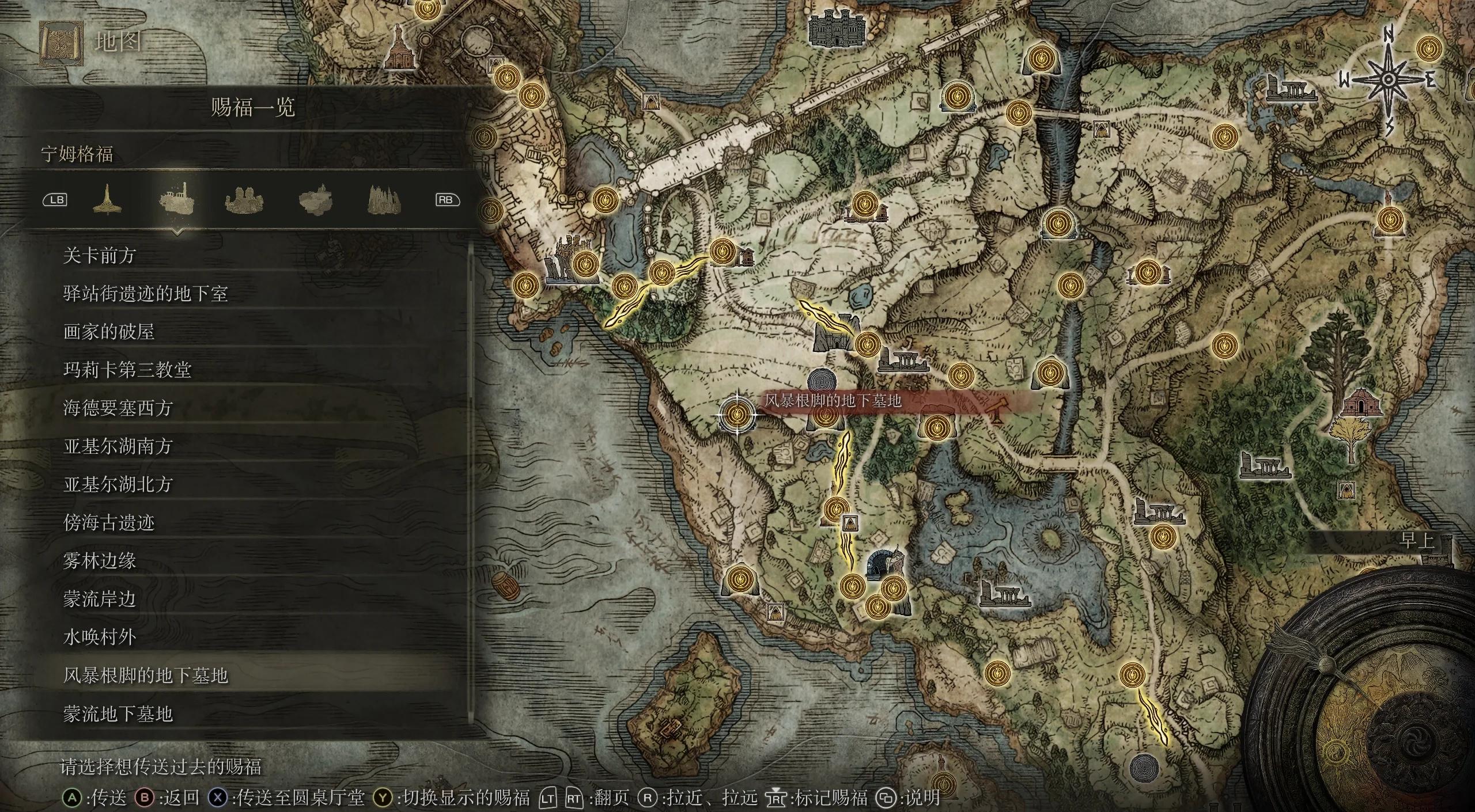
Task: Choose 海德要塞西方 in the list
Action: click(118, 408)
